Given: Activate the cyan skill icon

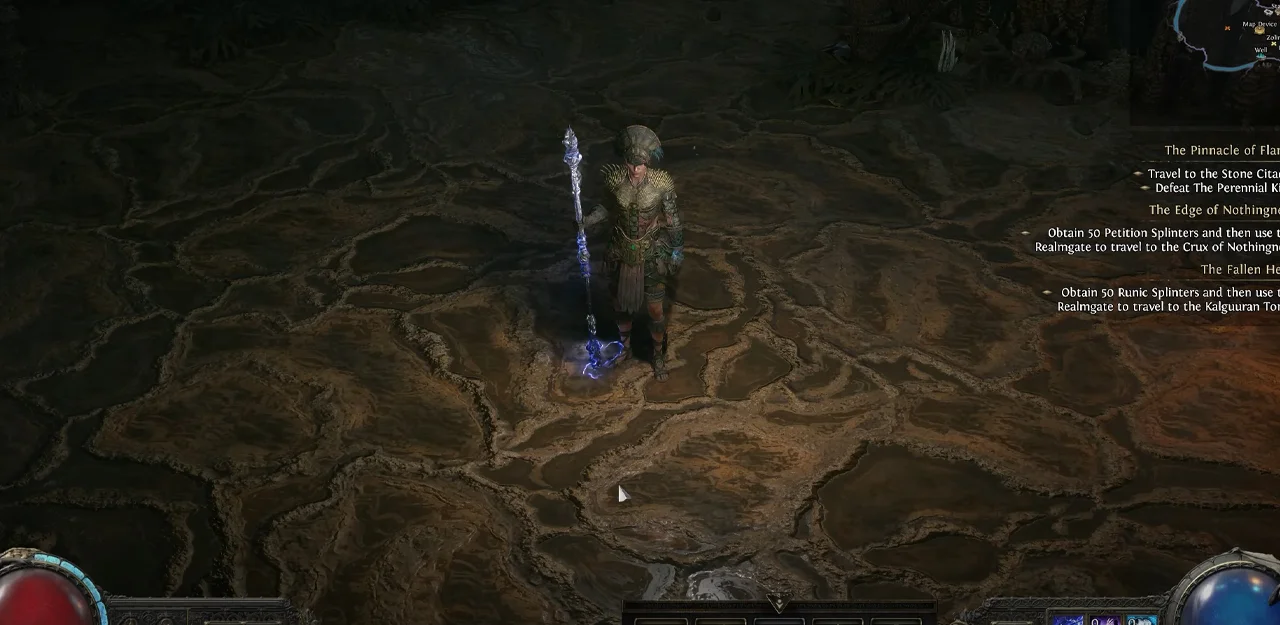Looking at the screenshot, I should pos(1140,619).
